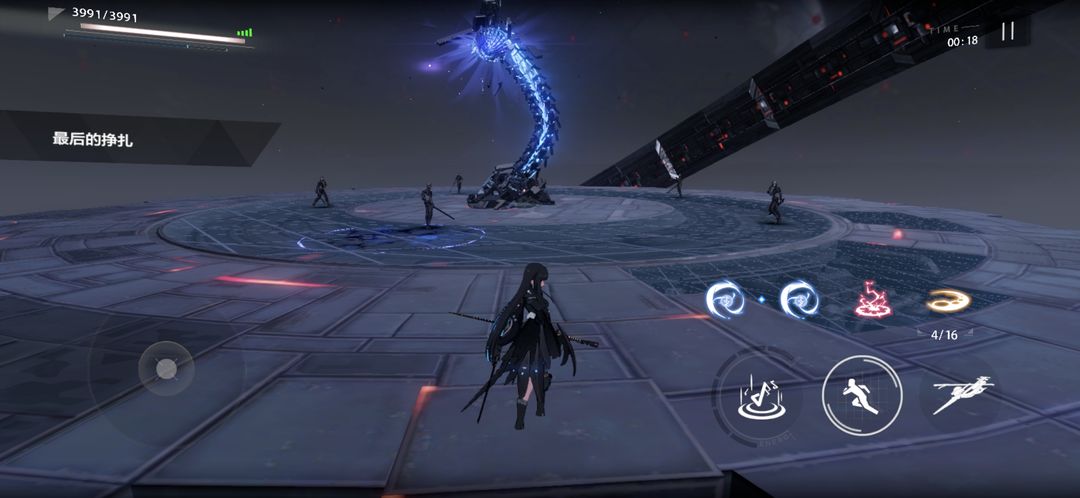Tap the virtual movement joystick
The height and width of the screenshot is (498, 1080).
point(166,370)
